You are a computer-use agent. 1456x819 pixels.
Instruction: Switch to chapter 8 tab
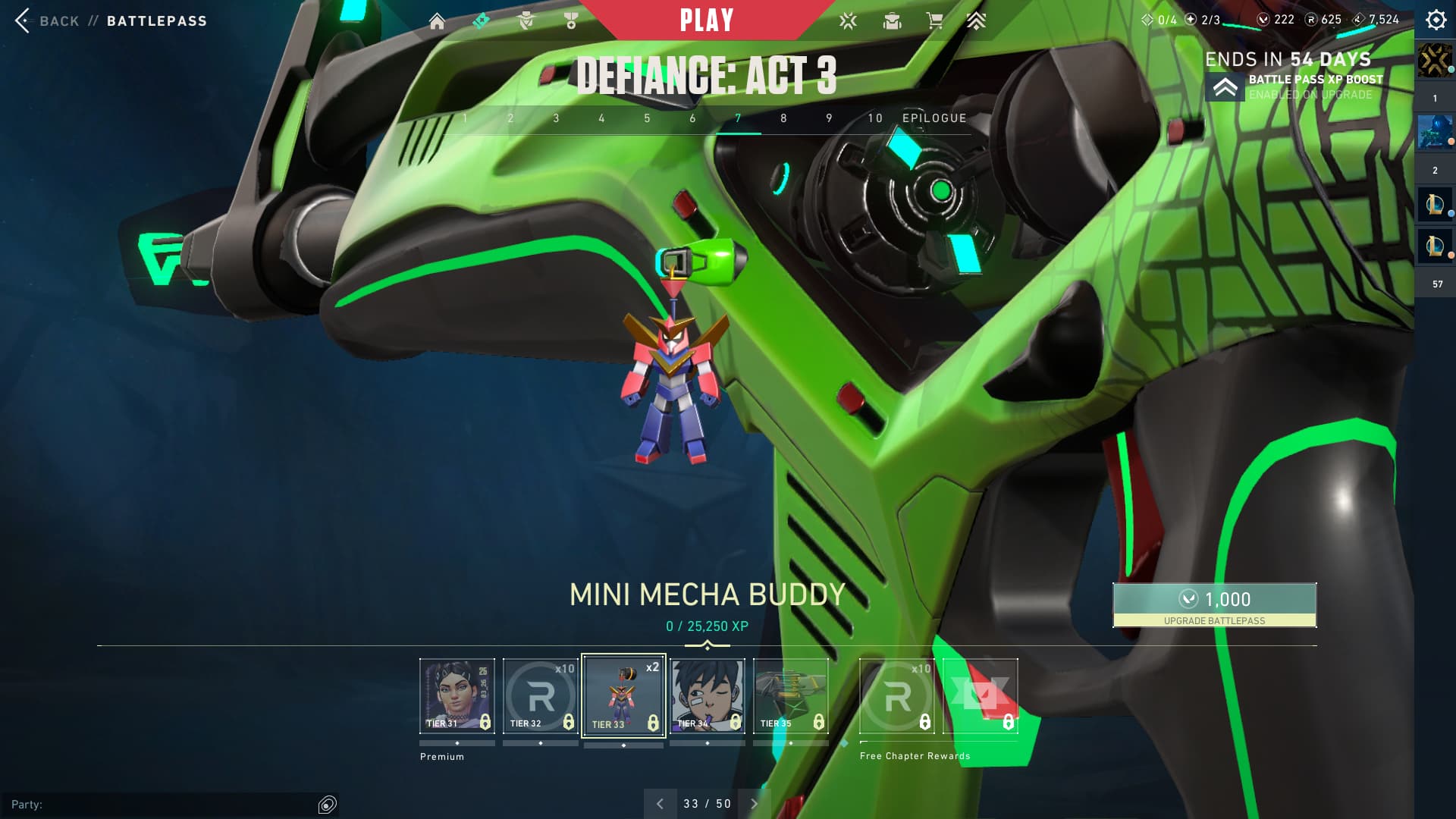tap(783, 118)
